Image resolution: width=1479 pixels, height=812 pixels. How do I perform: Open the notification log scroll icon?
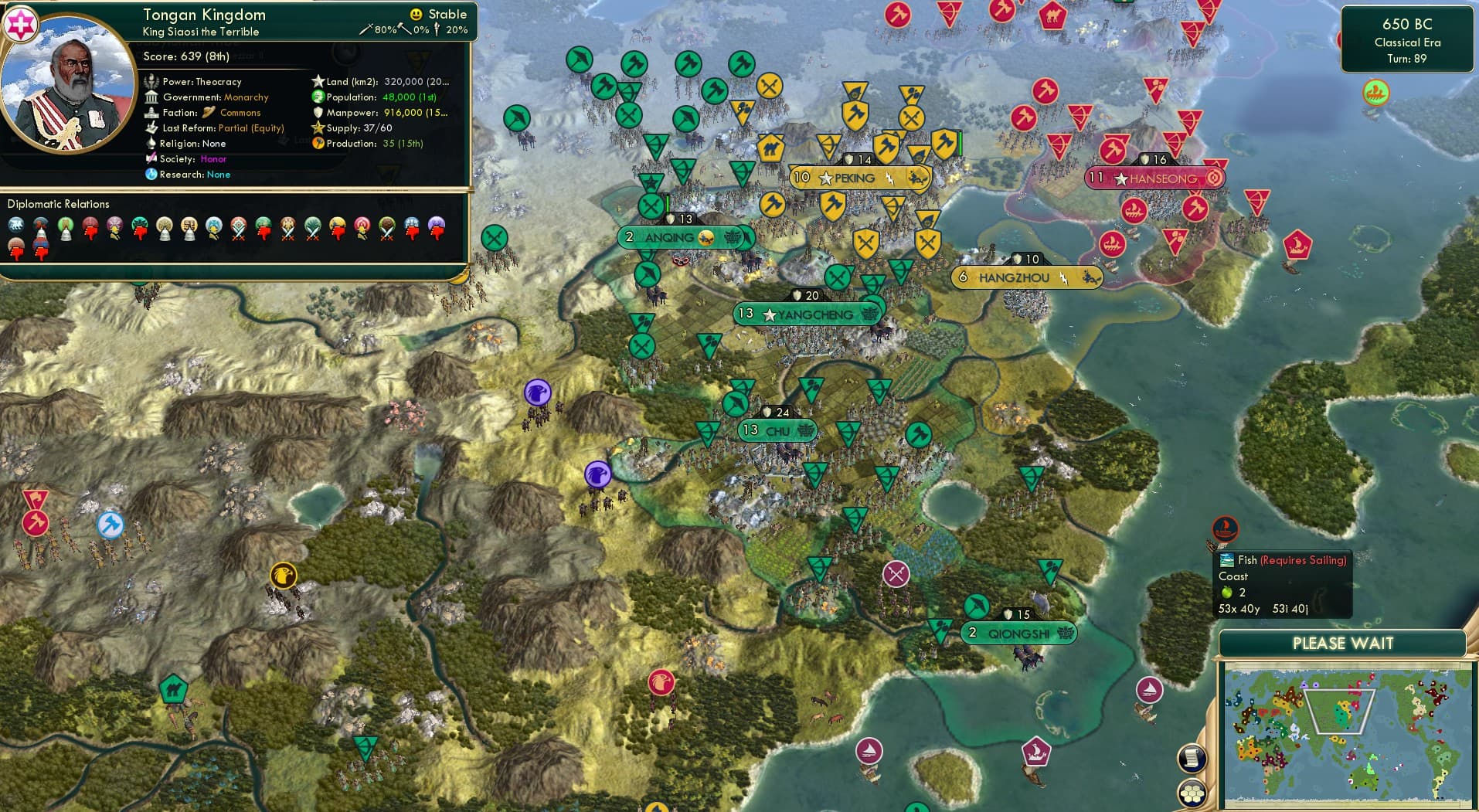click(x=1191, y=756)
